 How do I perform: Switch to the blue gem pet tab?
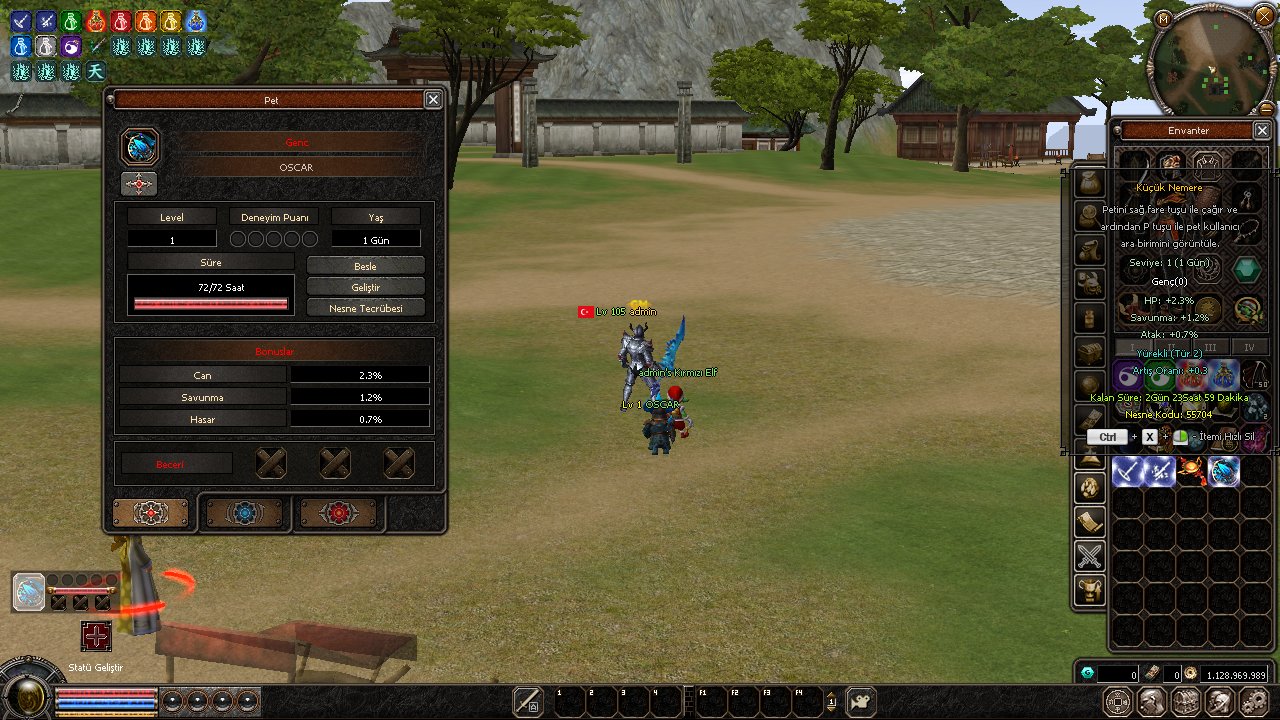[x=244, y=513]
